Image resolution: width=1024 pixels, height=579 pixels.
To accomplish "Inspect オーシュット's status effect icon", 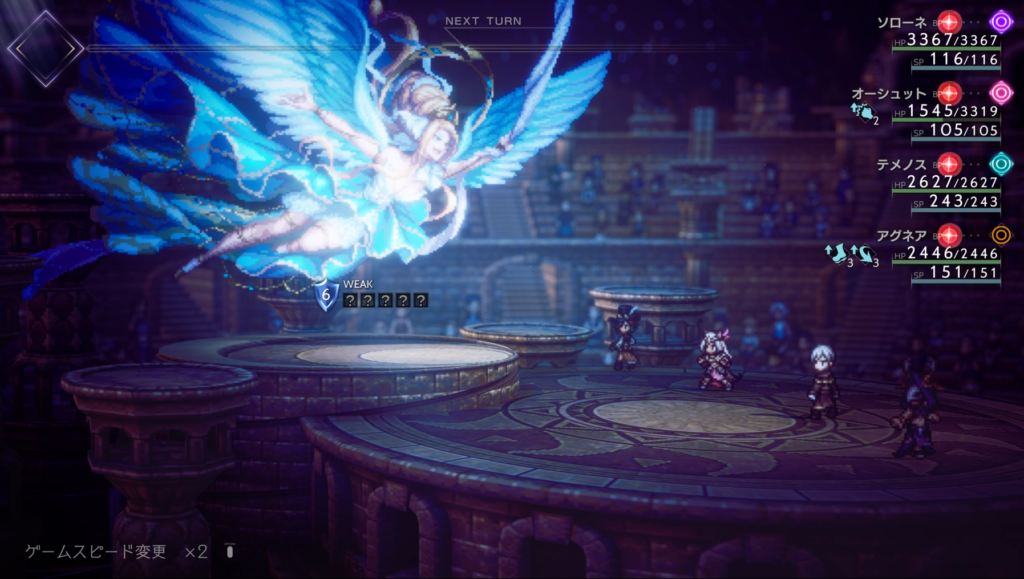I will (865, 114).
